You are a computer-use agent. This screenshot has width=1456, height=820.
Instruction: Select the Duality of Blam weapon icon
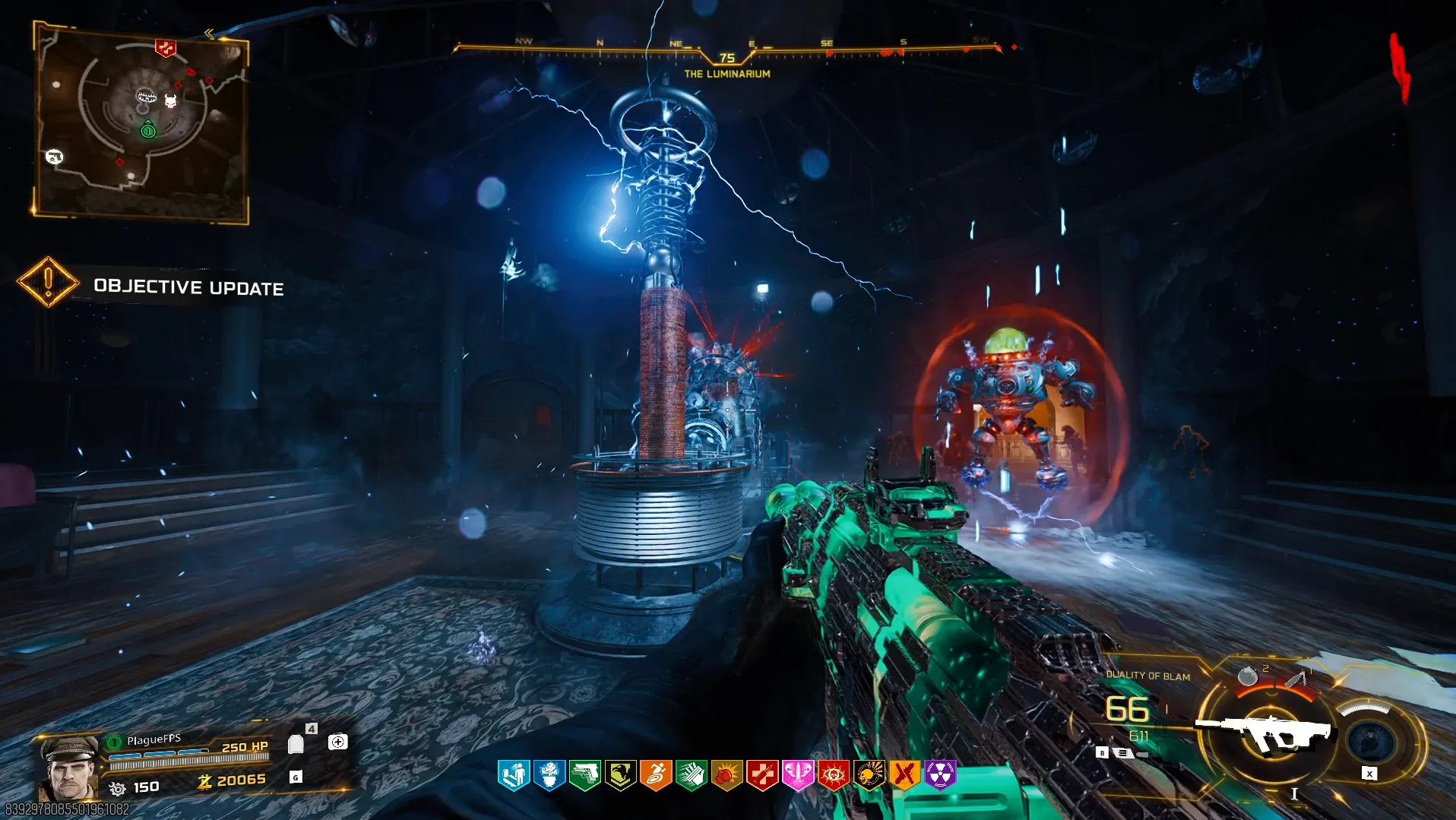pos(1265,733)
